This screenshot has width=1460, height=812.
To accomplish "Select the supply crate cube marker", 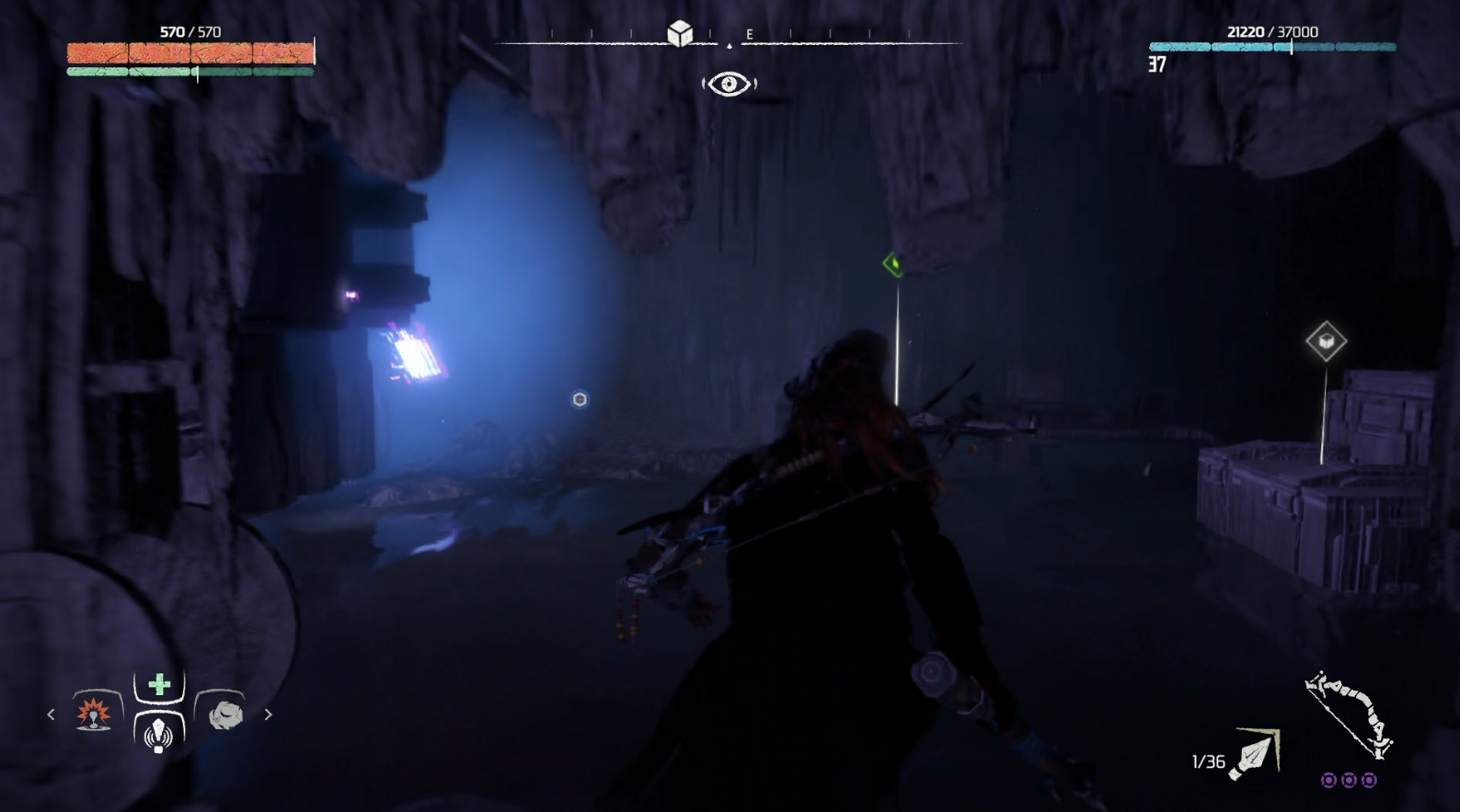I will point(1326,342).
